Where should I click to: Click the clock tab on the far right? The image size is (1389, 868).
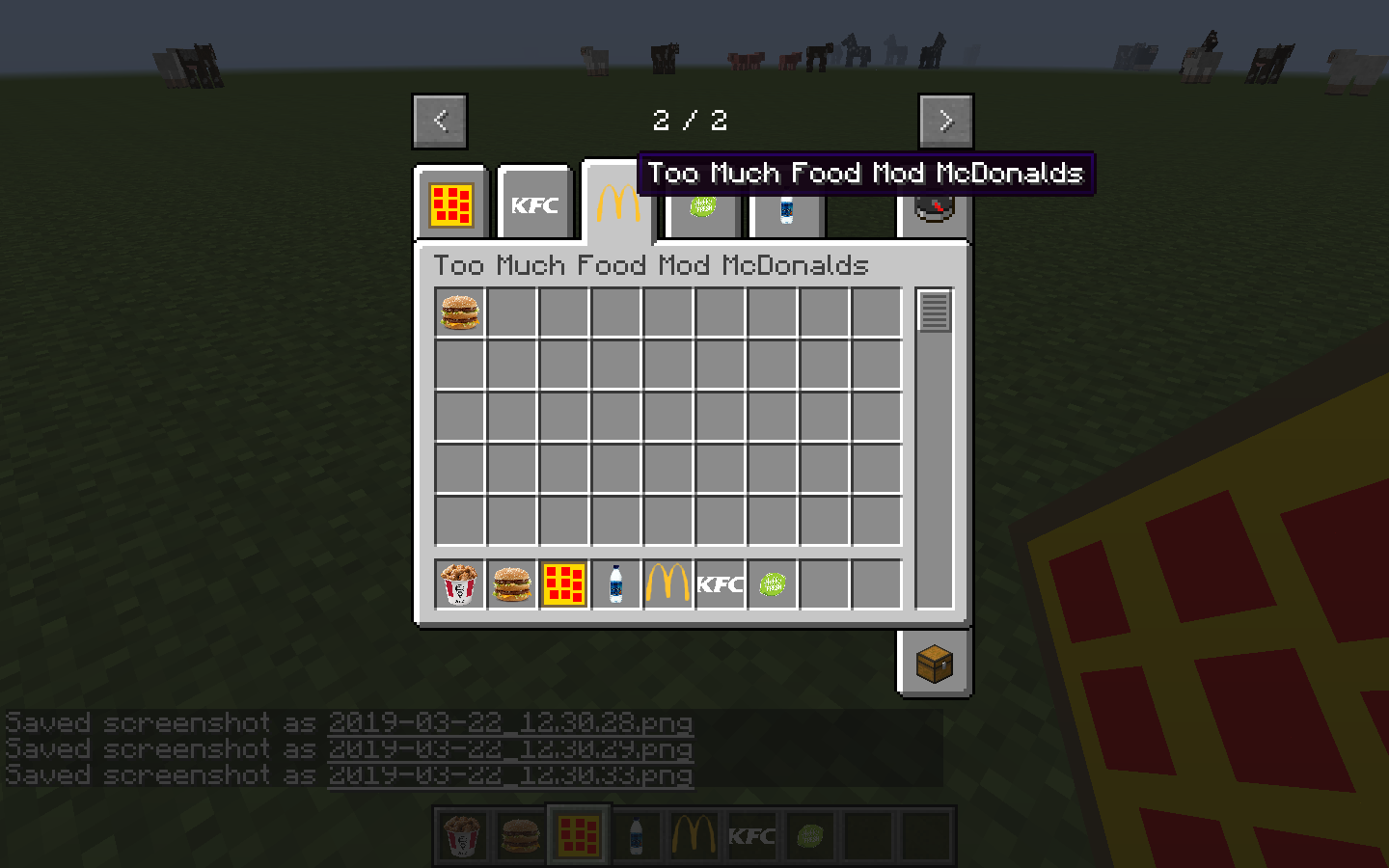[933, 207]
